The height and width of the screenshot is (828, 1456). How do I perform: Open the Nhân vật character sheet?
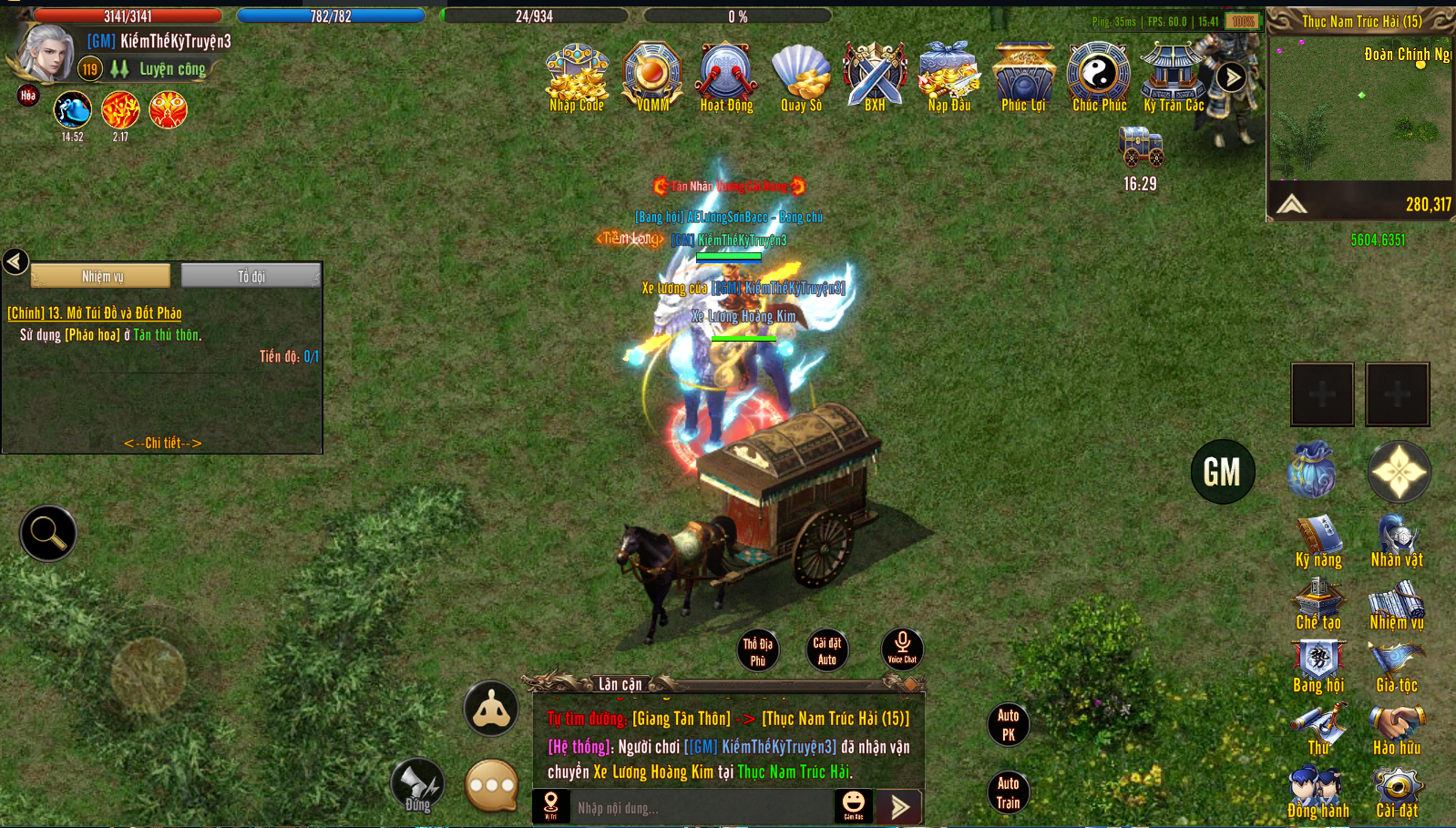pos(1397,543)
